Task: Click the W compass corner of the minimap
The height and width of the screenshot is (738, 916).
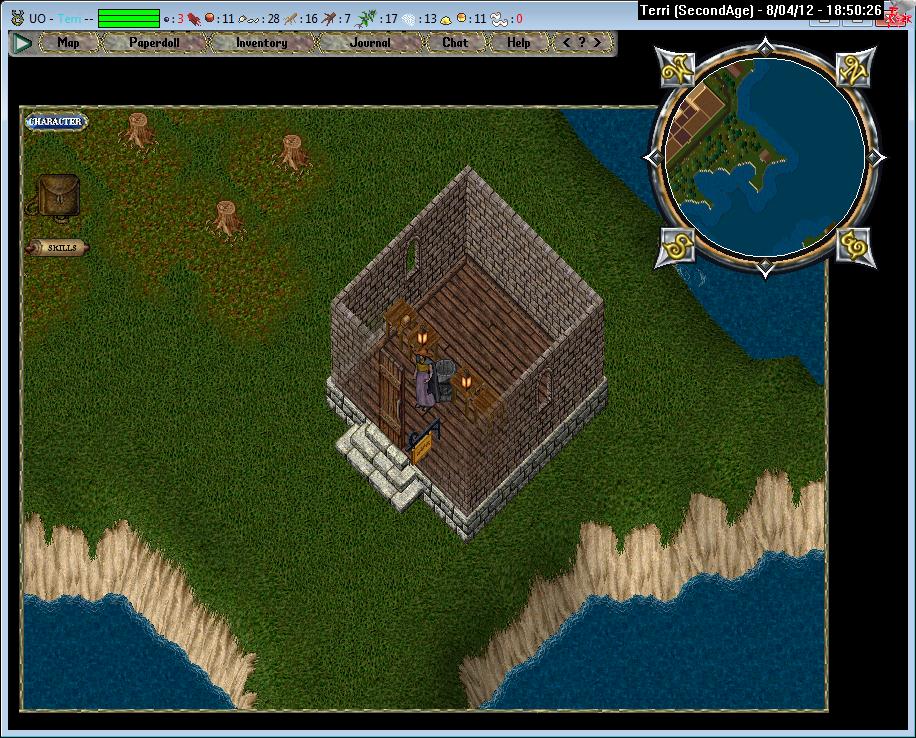Action: point(677,70)
